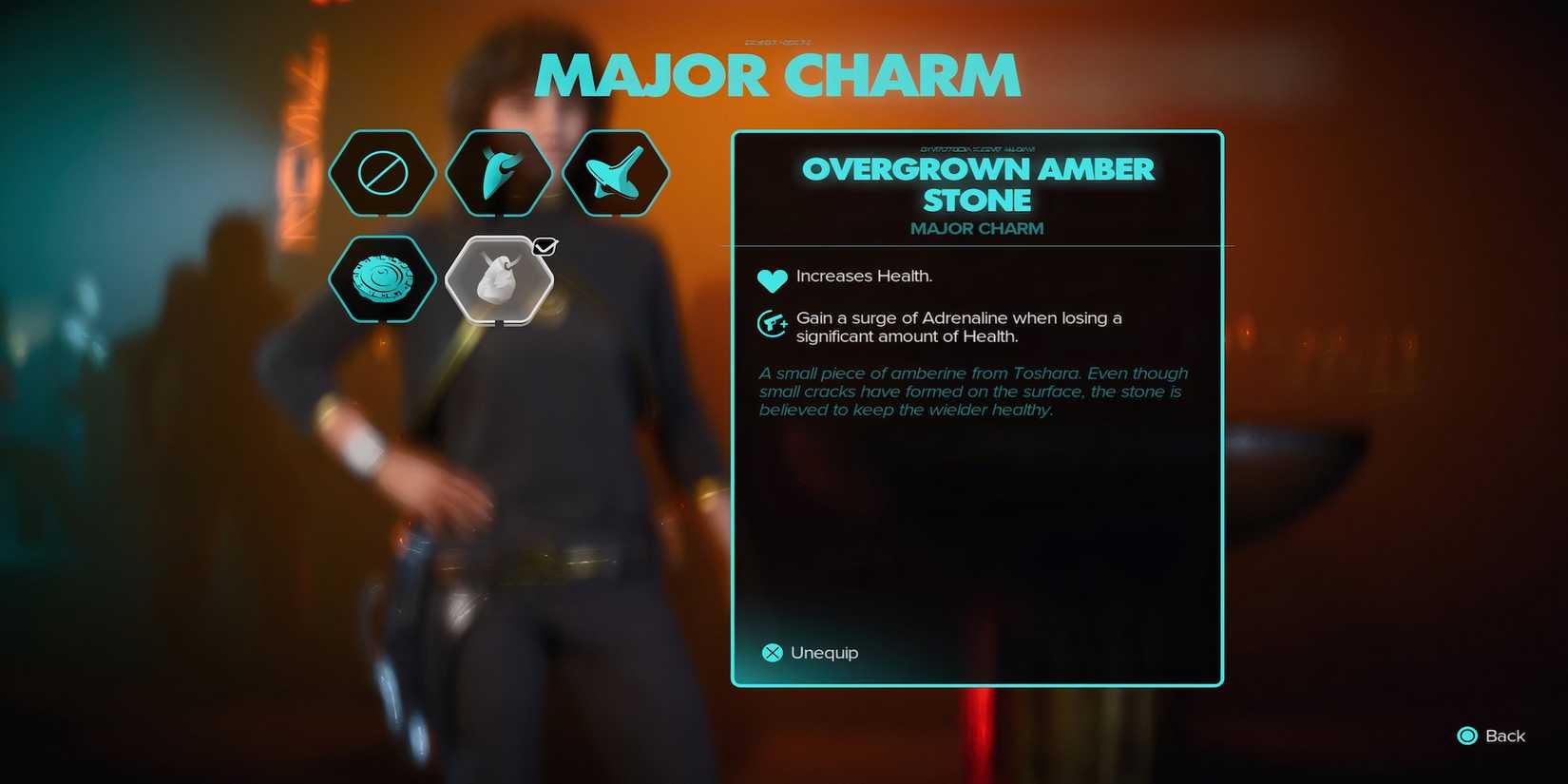Image resolution: width=1568 pixels, height=784 pixels.
Task: Click the Overgrown Amber Stone name text
Action: 979,183
